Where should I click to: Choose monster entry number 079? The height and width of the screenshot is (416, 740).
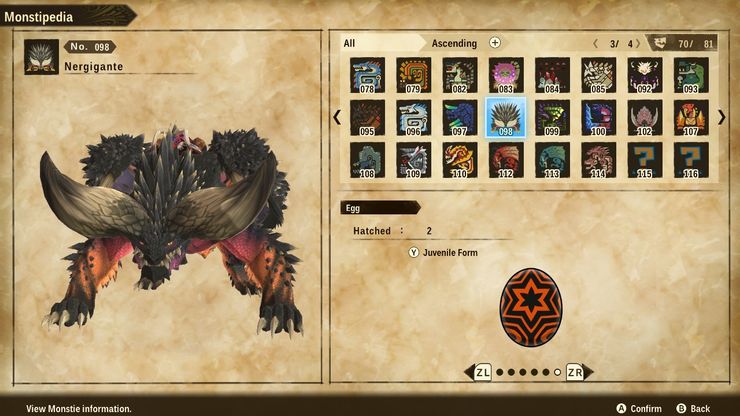click(413, 74)
